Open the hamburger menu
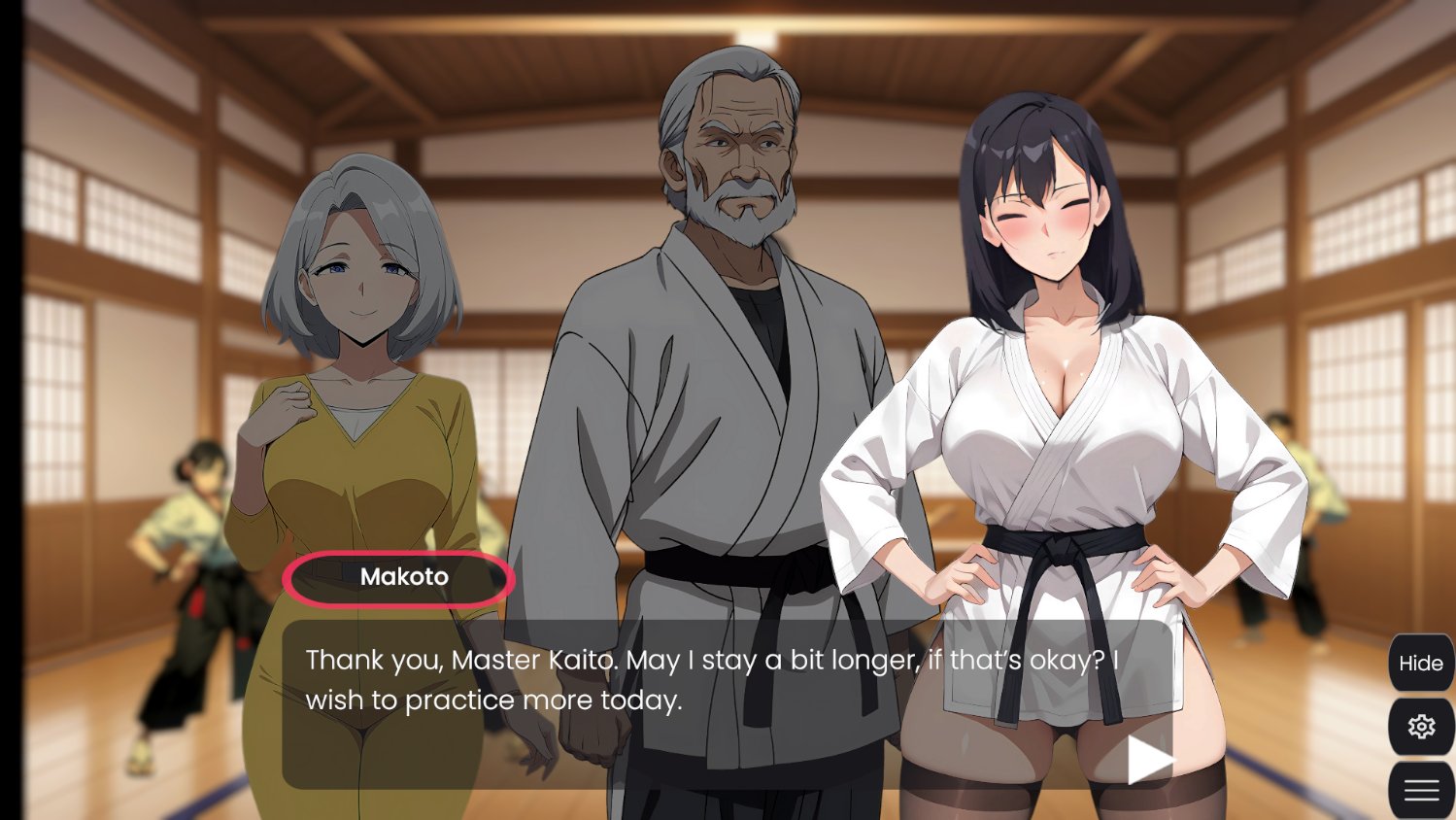Image resolution: width=1456 pixels, height=820 pixels. pos(1420,790)
